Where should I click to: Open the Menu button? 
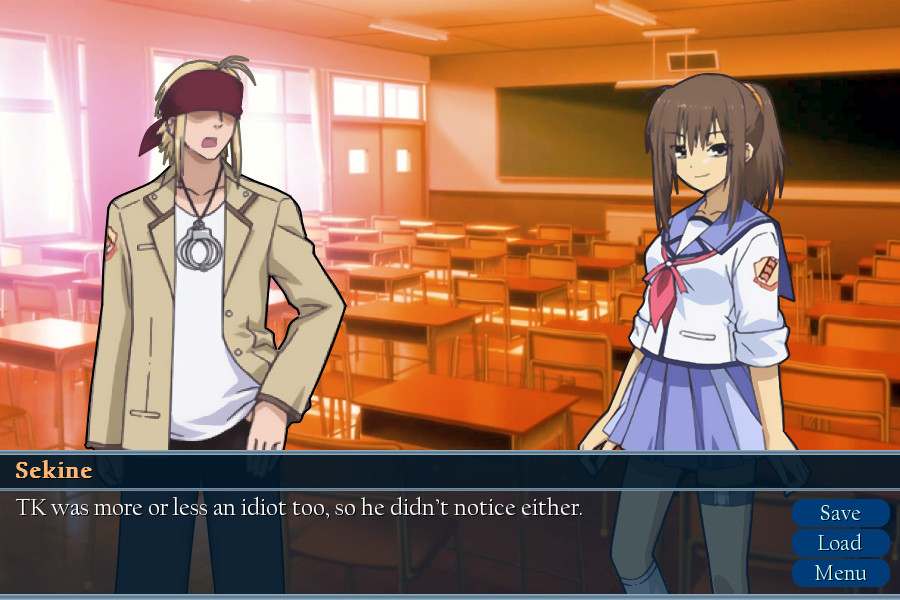[x=840, y=573]
